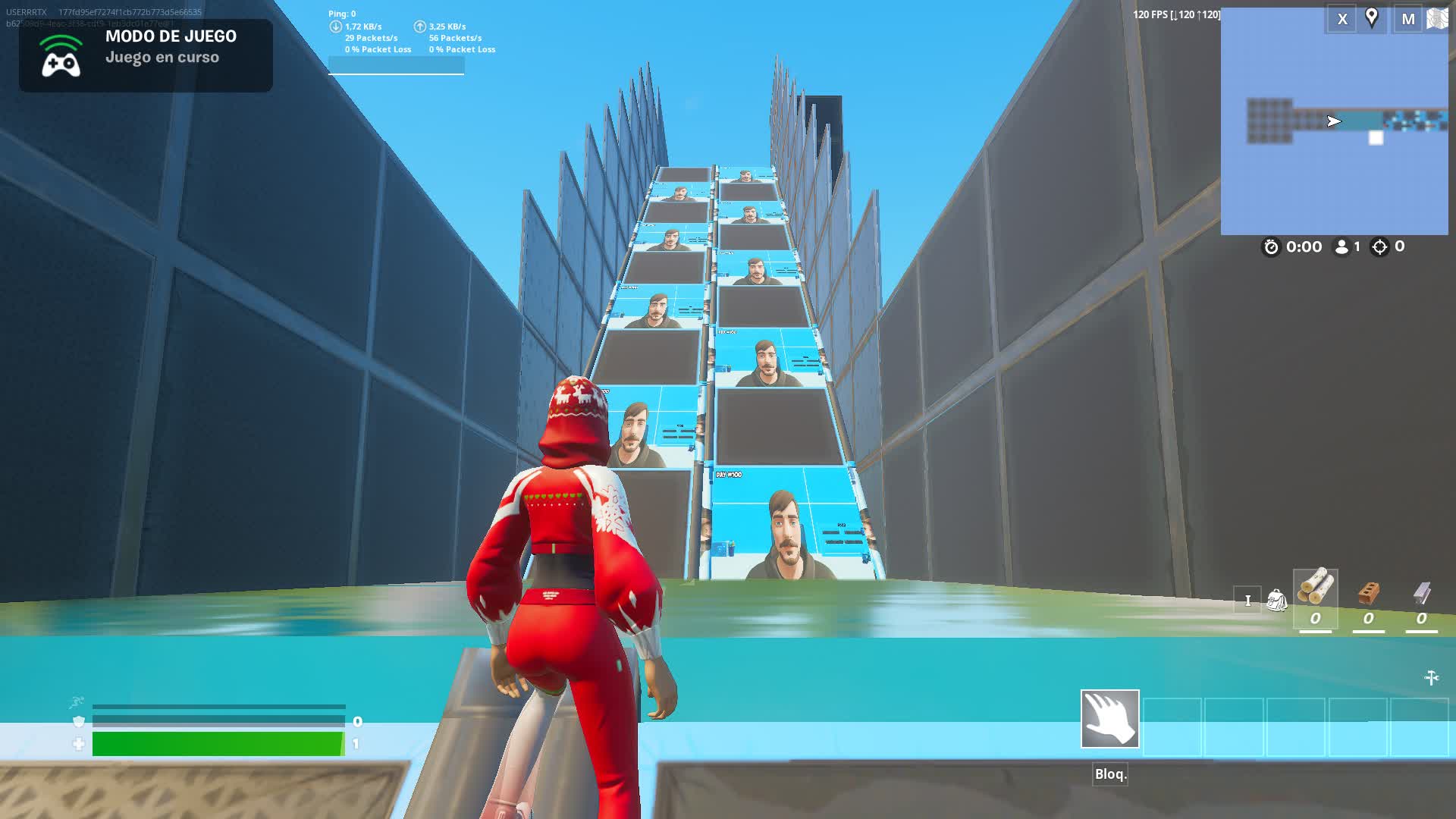The image size is (1456, 819).
Task: Expand the minimap using the map icon
Action: pyautogui.click(x=1439, y=19)
